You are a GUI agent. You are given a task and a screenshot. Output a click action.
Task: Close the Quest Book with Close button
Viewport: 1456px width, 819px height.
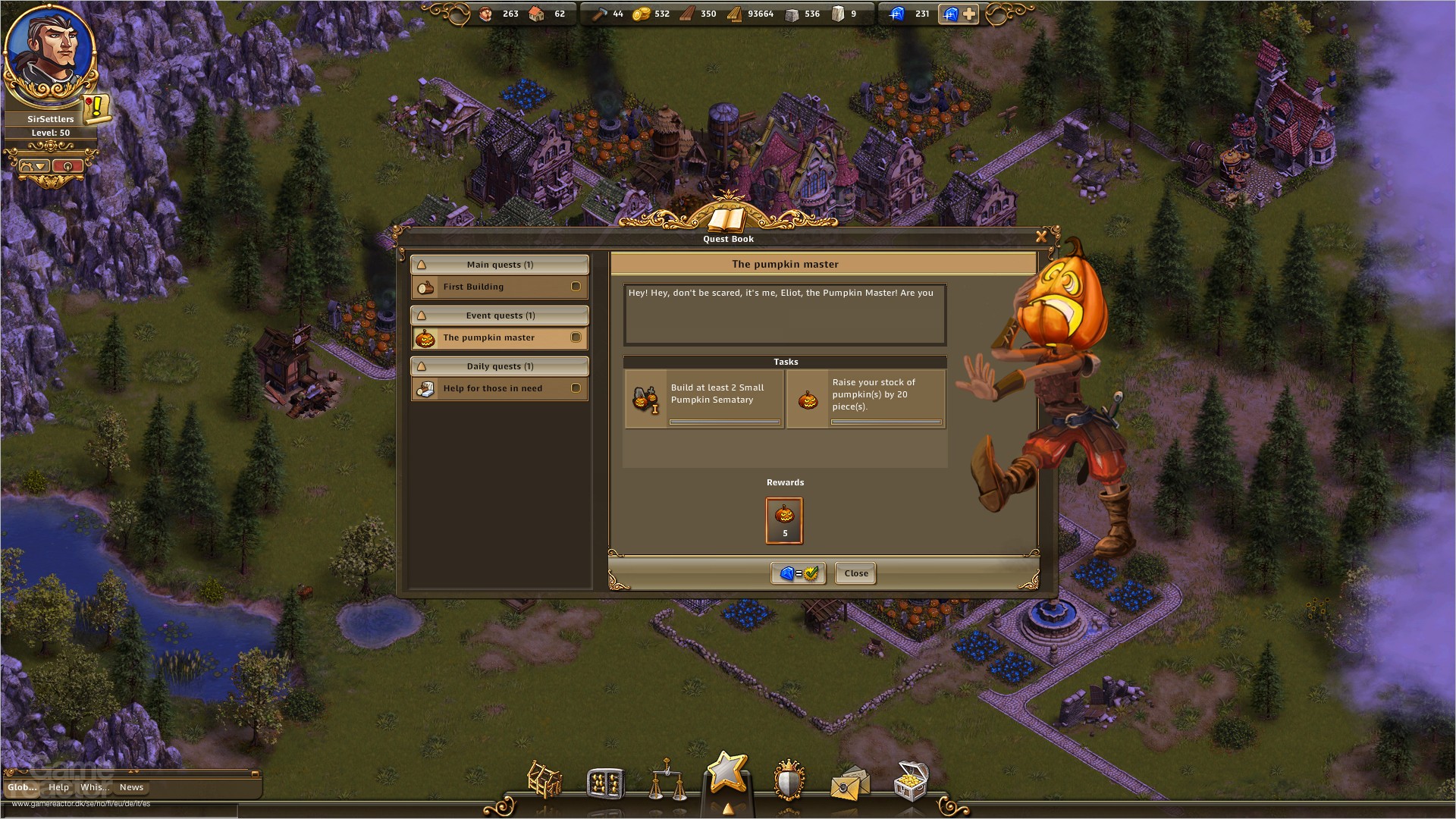point(855,573)
